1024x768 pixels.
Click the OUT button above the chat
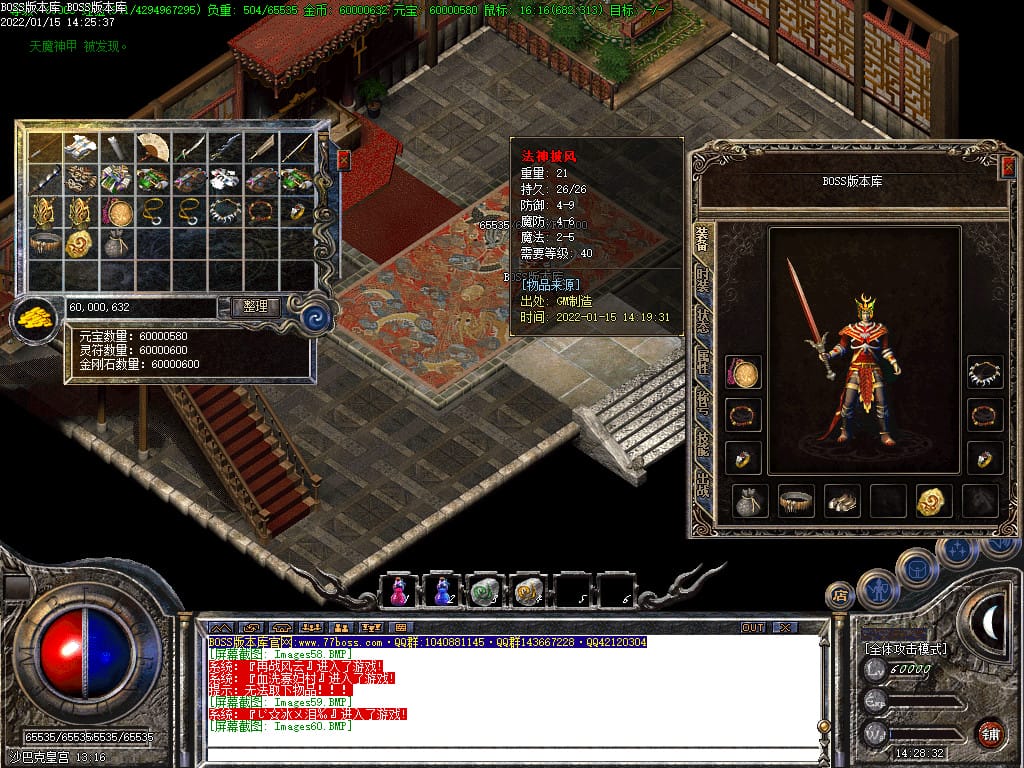(x=753, y=627)
